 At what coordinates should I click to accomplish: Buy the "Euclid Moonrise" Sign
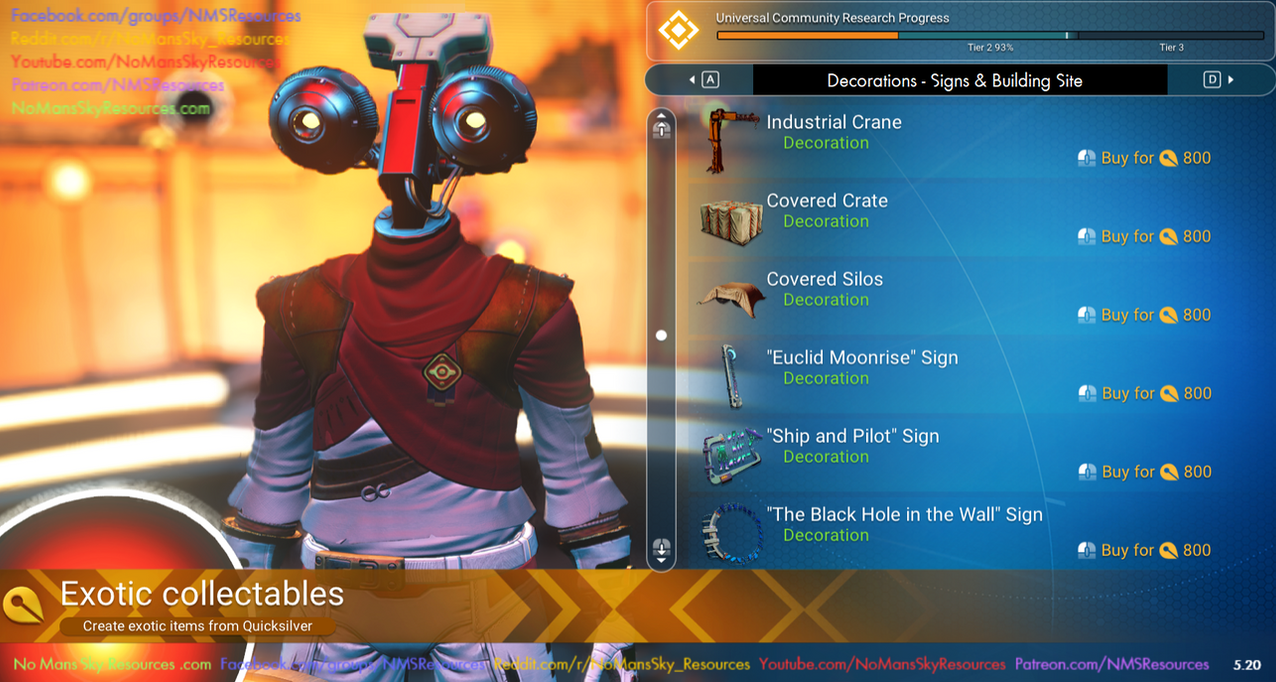[x=1144, y=394]
